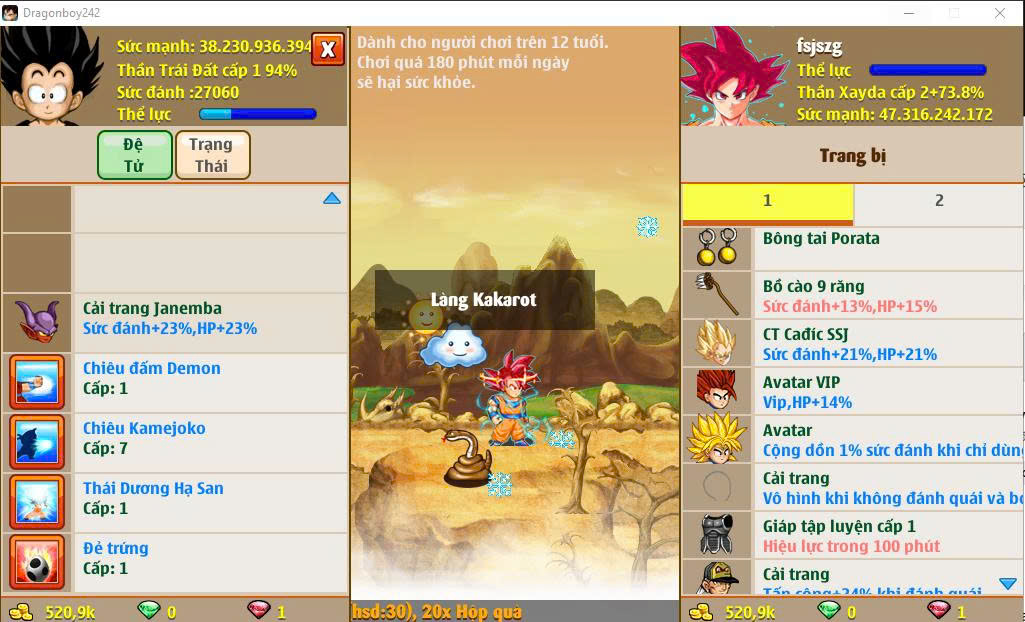Switch to the Trạng Thái tab
1025x622 pixels.
tap(212, 155)
